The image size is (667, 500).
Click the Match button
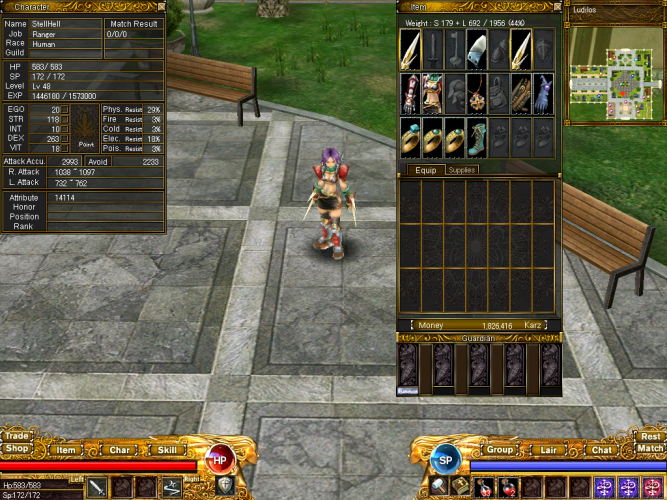pyautogui.click(x=651, y=449)
